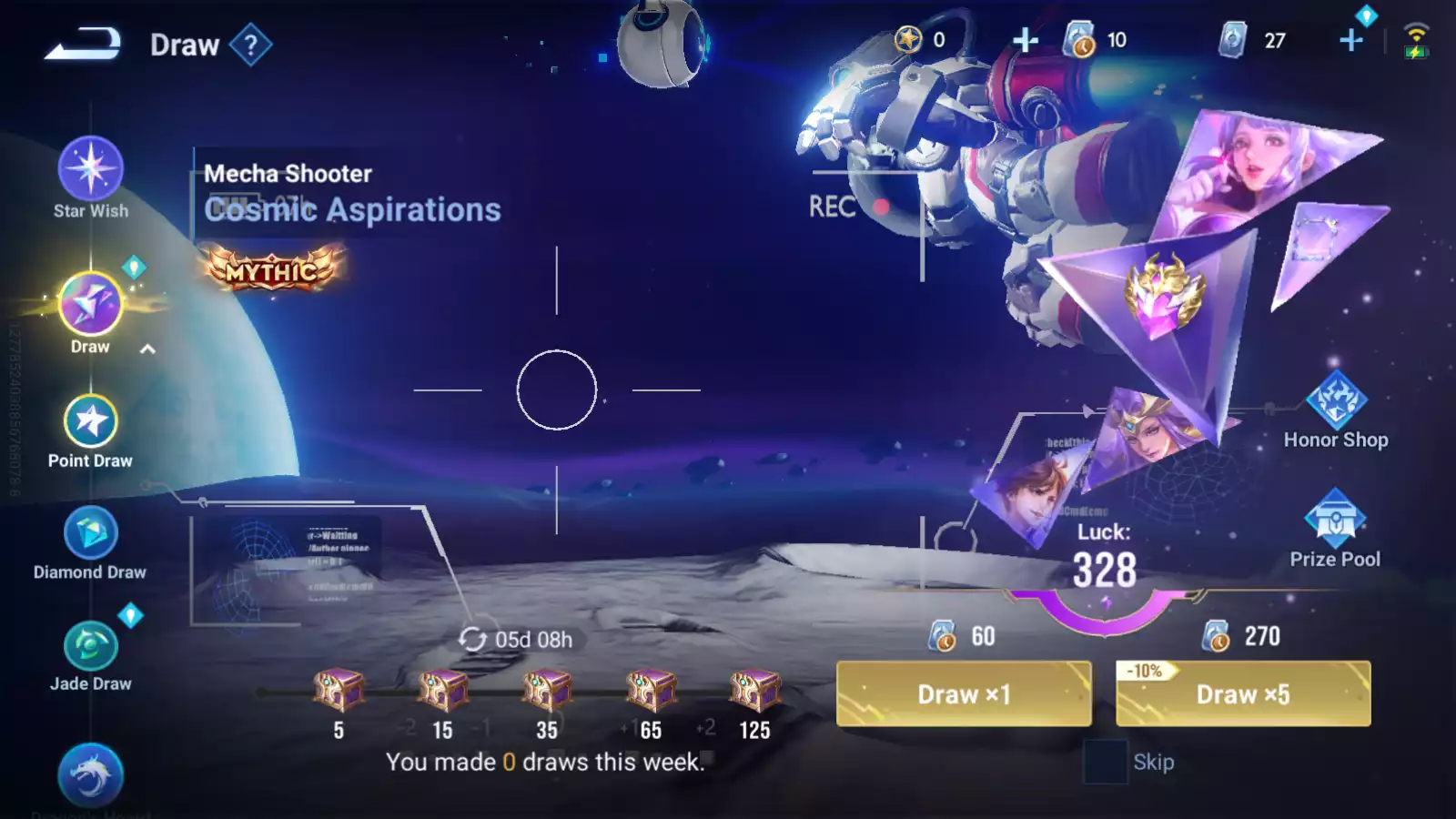Go back using the return arrow
This screenshot has width=1456, height=819.
tap(83, 44)
